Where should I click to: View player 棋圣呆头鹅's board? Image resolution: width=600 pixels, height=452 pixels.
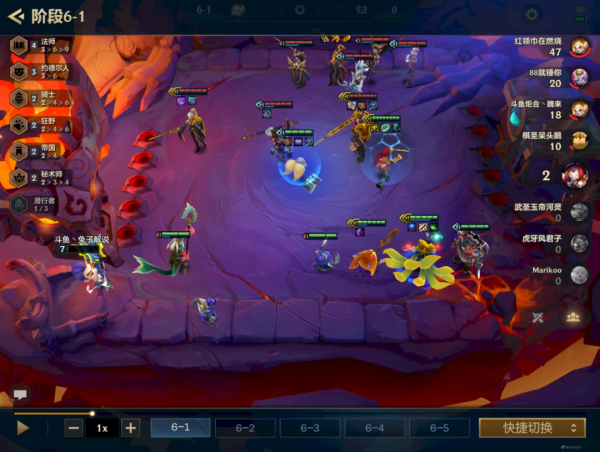(x=579, y=140)
